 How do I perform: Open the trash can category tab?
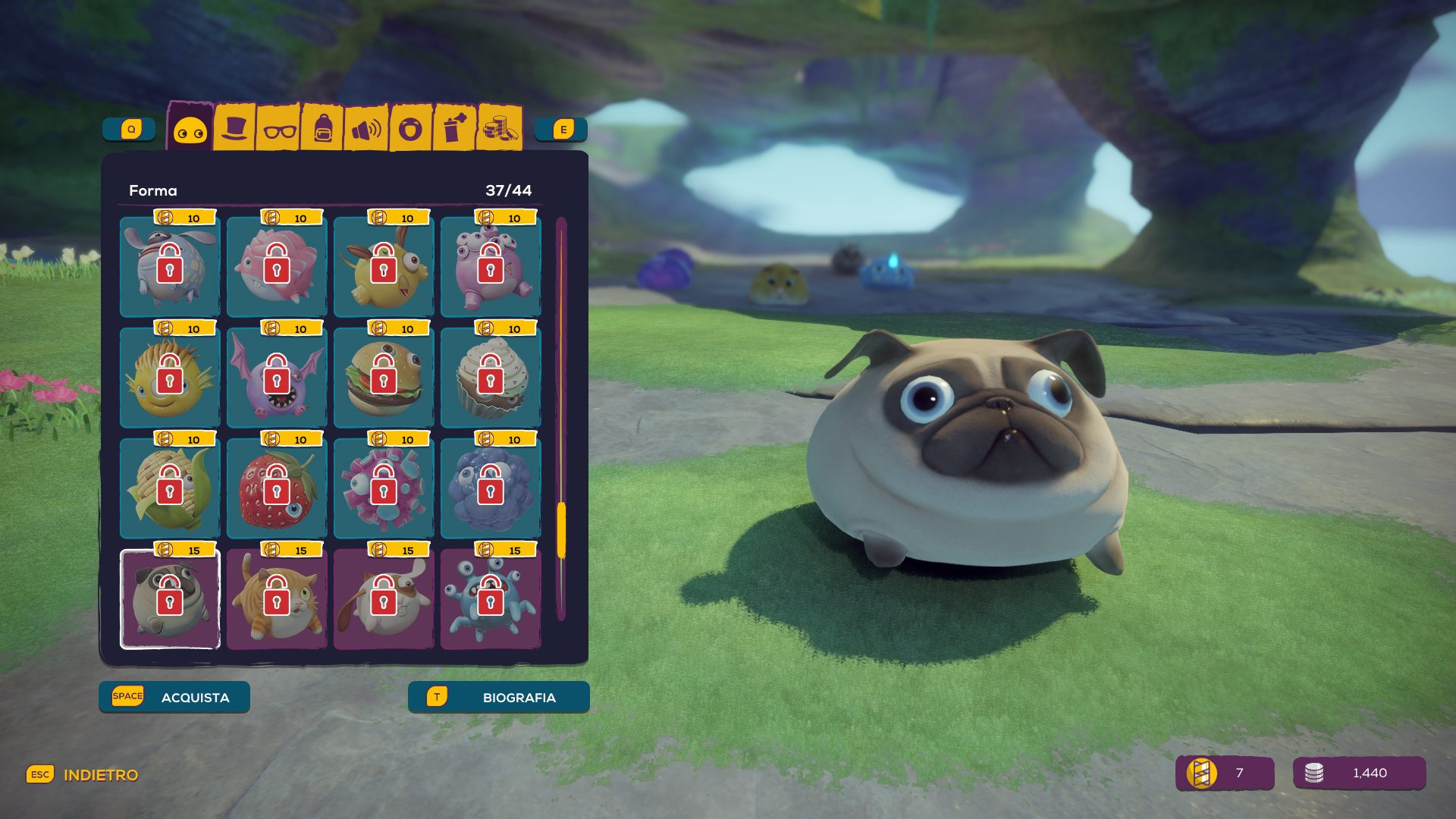point(453,128)
